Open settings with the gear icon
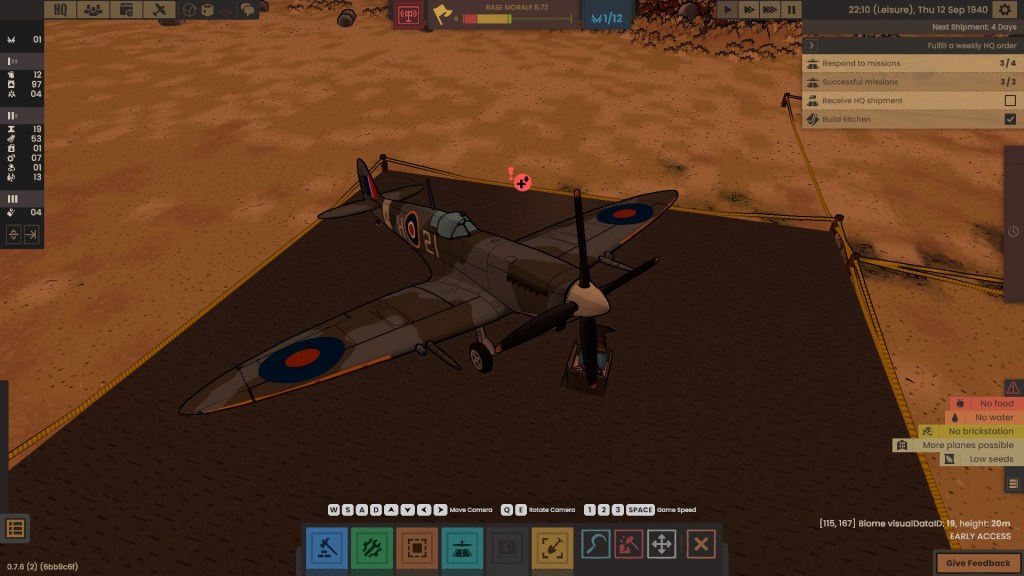The image size is (1024, 576). [x=1005, y=10]
